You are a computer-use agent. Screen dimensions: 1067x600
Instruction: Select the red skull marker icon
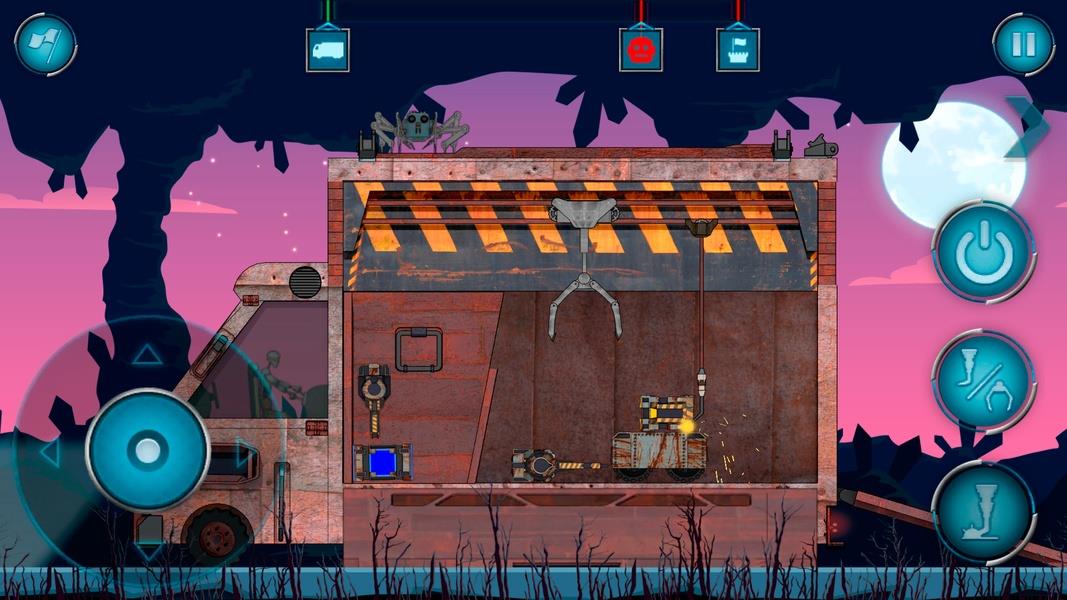pyautogui.click(x=641, y=49)
